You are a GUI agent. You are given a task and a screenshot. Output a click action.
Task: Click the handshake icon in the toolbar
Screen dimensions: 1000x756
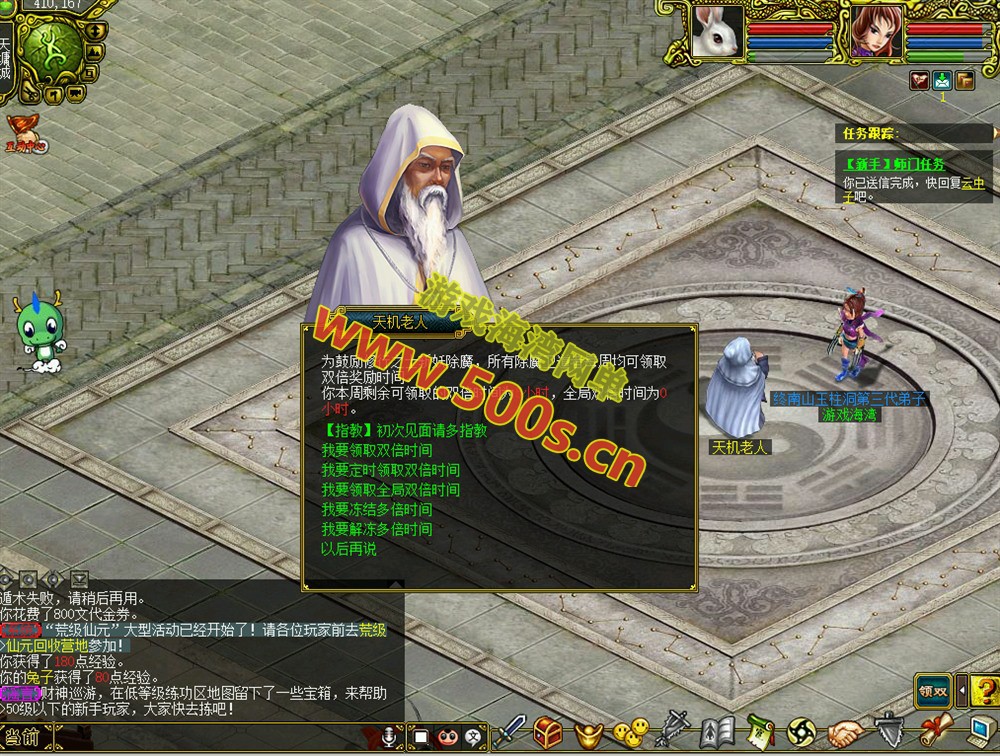[846, 733]
